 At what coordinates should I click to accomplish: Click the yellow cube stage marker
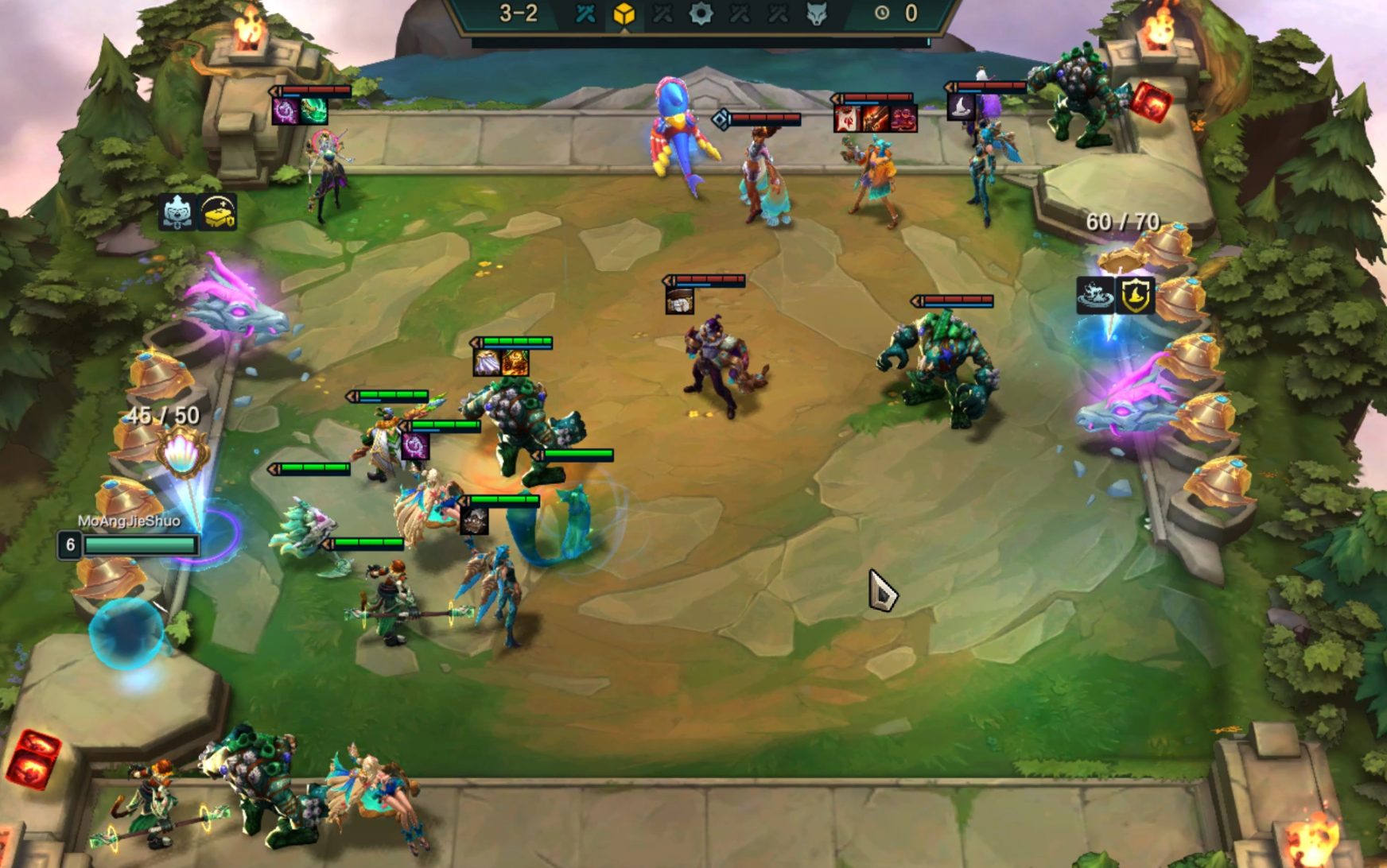(x=624, y=14)
